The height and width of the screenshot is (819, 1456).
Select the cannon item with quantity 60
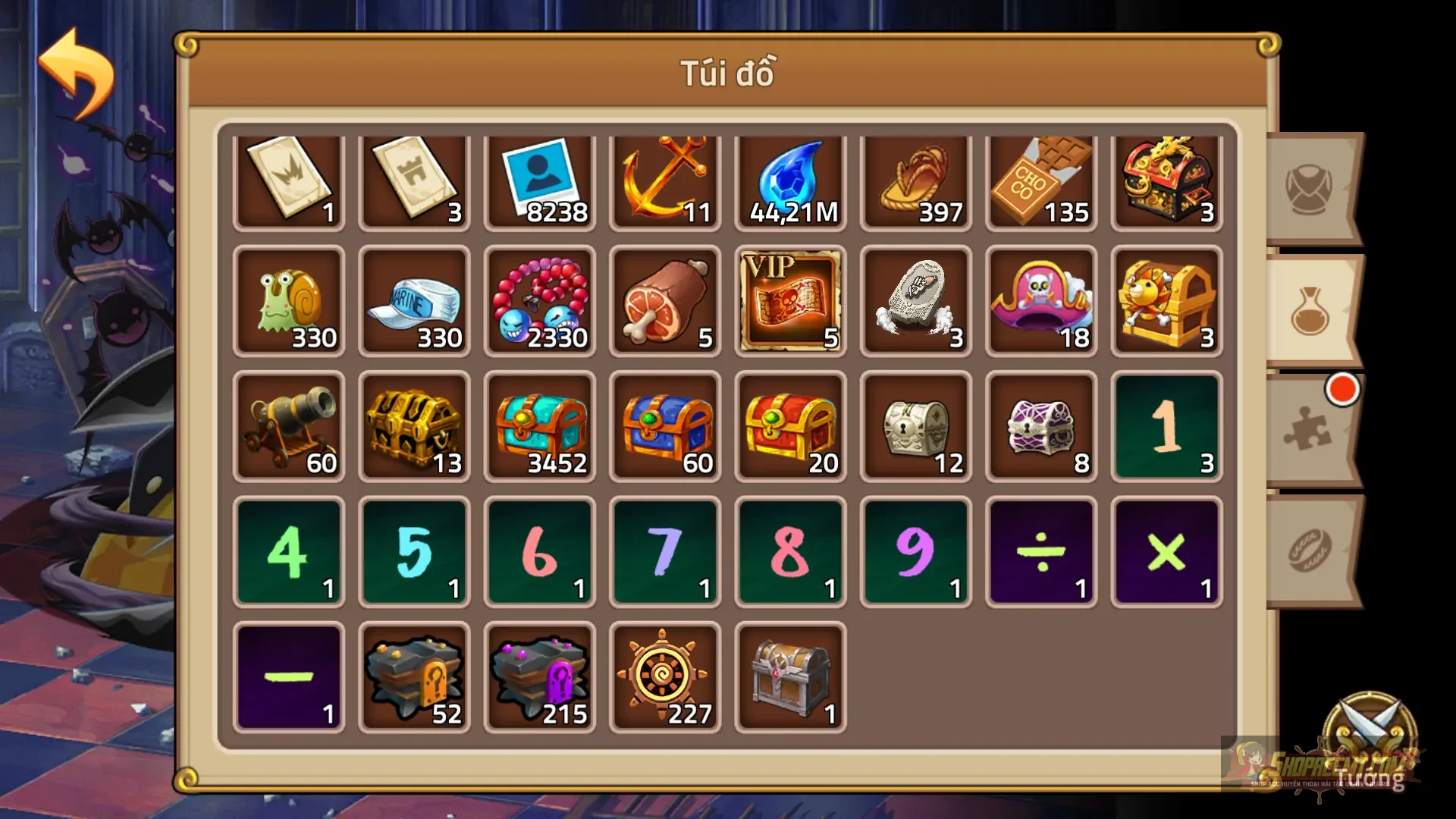289,427
